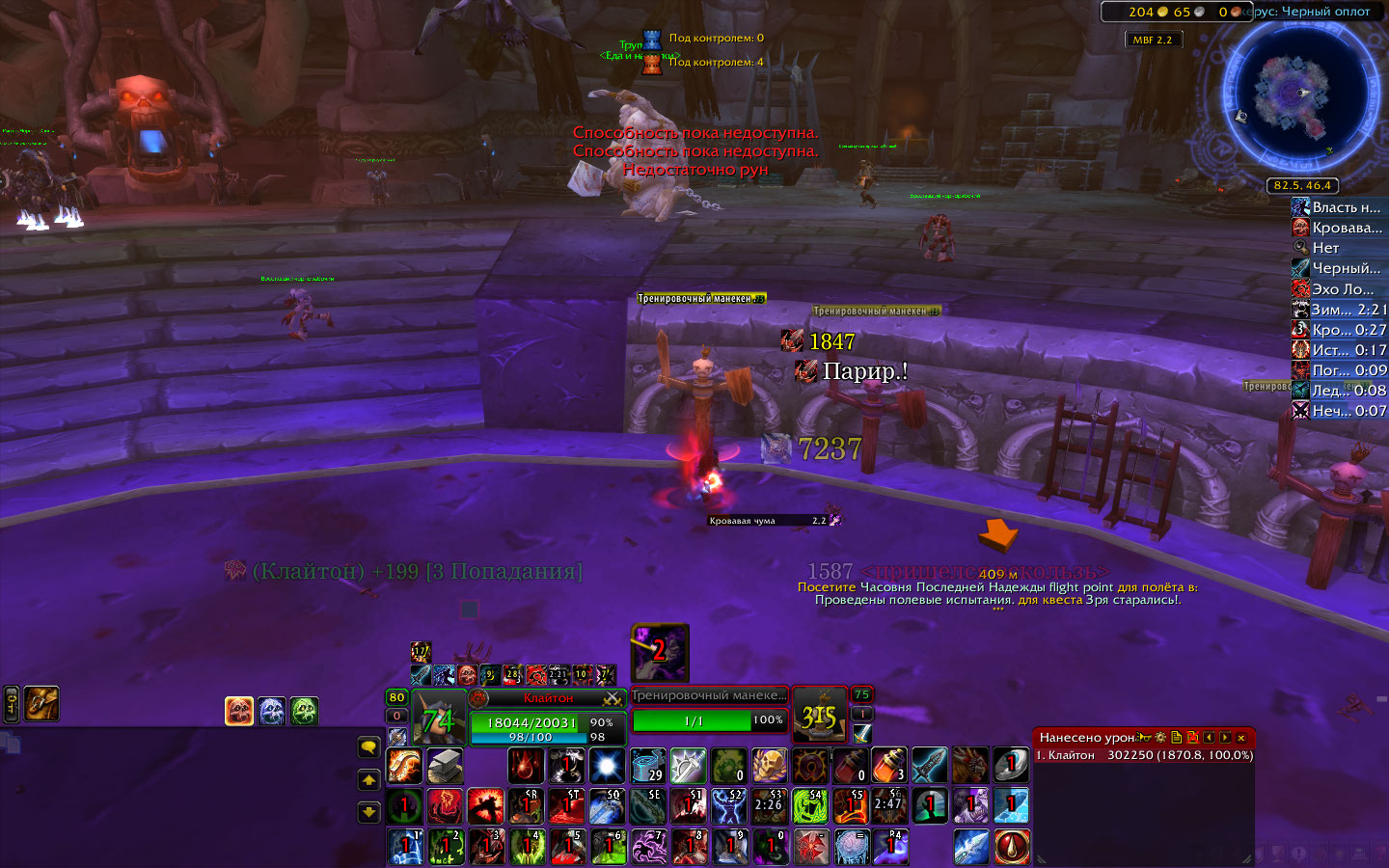The image size is (1389, 868).
Task: Open the chat bubble button
Action: [368, 747]
